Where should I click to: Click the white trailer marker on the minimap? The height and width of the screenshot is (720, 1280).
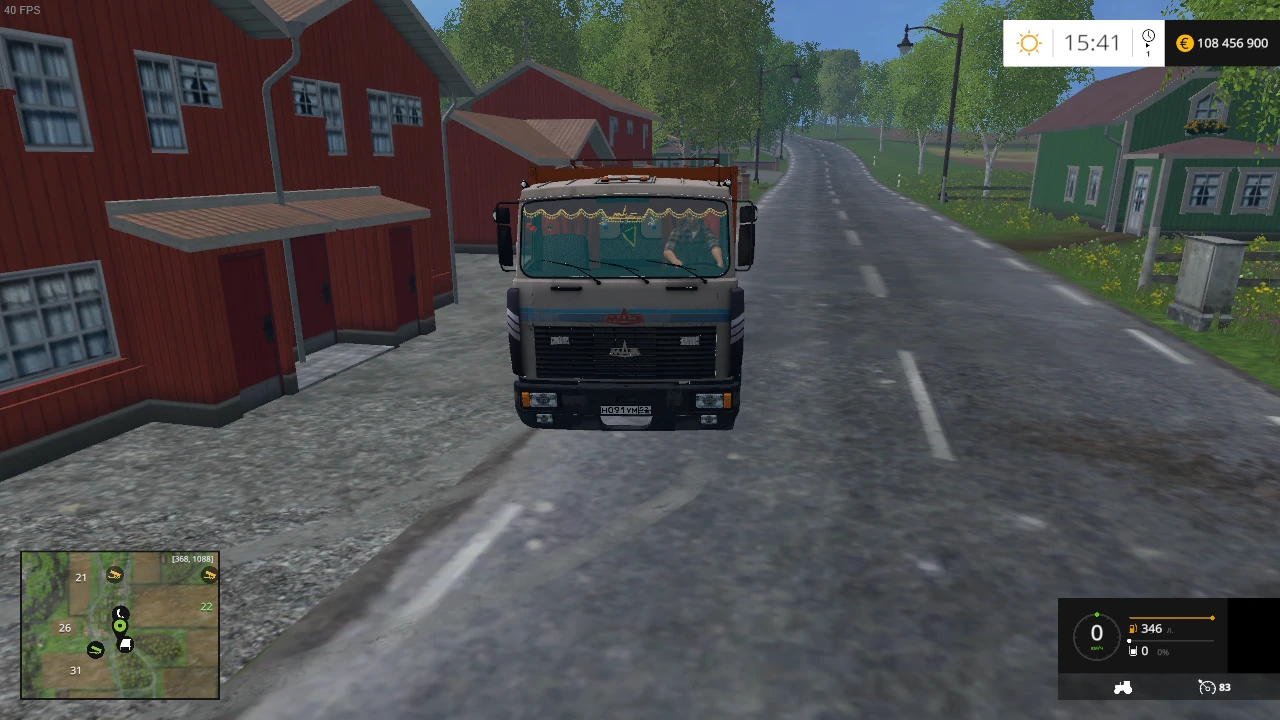126,644
